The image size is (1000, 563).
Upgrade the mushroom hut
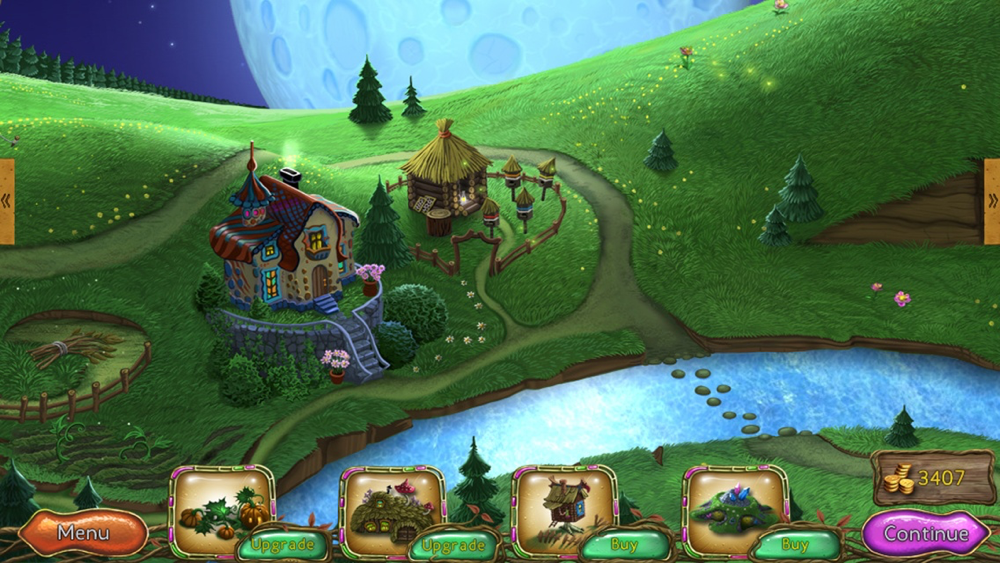click(453, 546)
